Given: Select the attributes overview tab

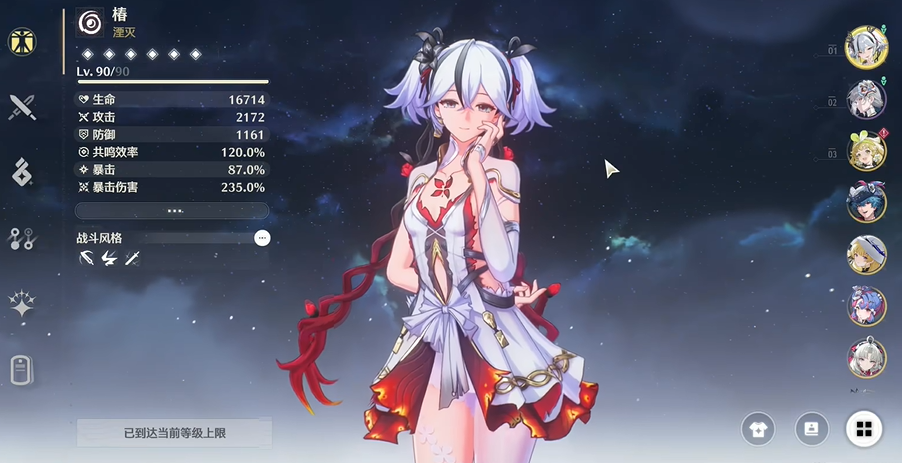Looking at the screenshot, I should [22, 42].
